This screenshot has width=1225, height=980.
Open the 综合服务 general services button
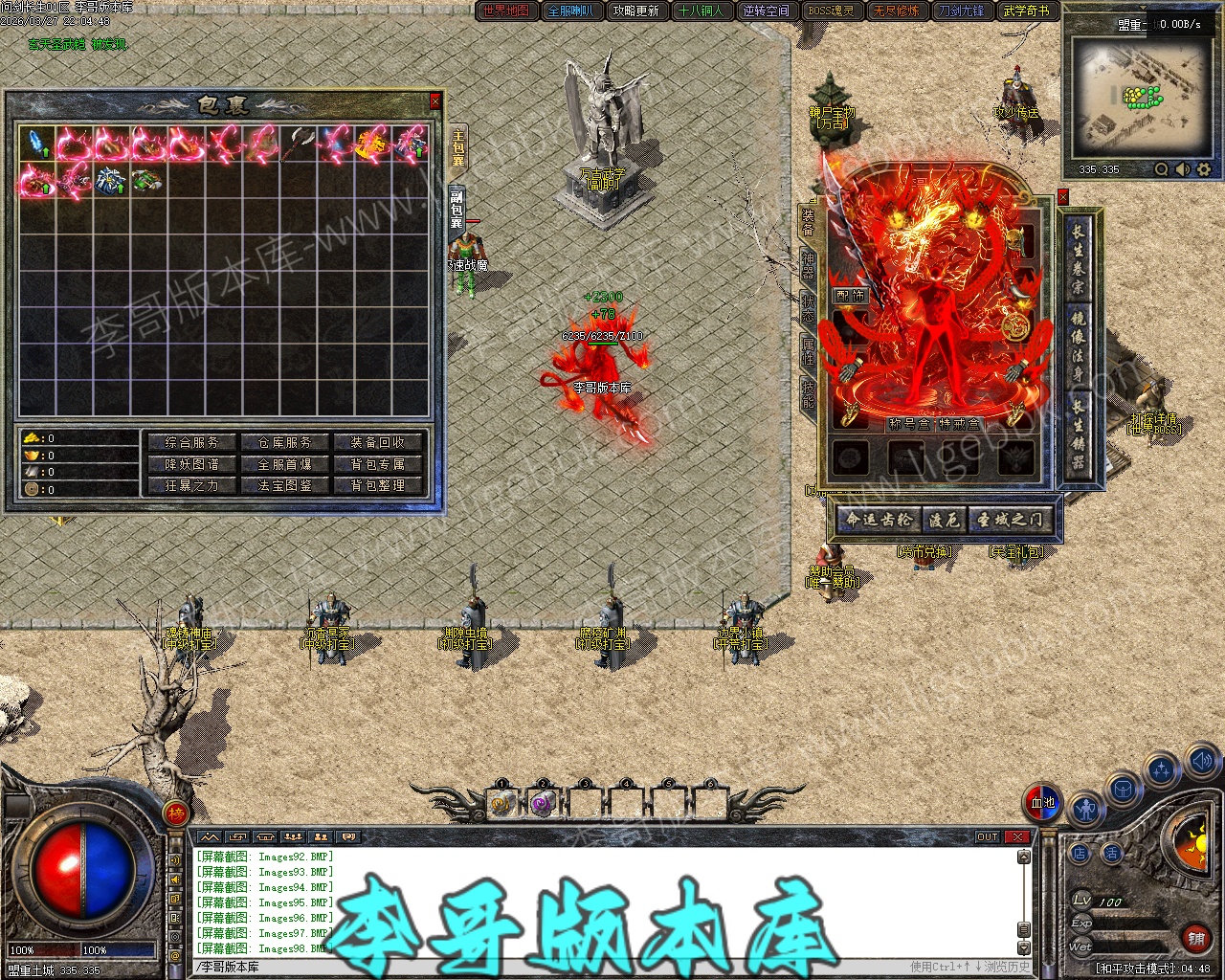191,443
